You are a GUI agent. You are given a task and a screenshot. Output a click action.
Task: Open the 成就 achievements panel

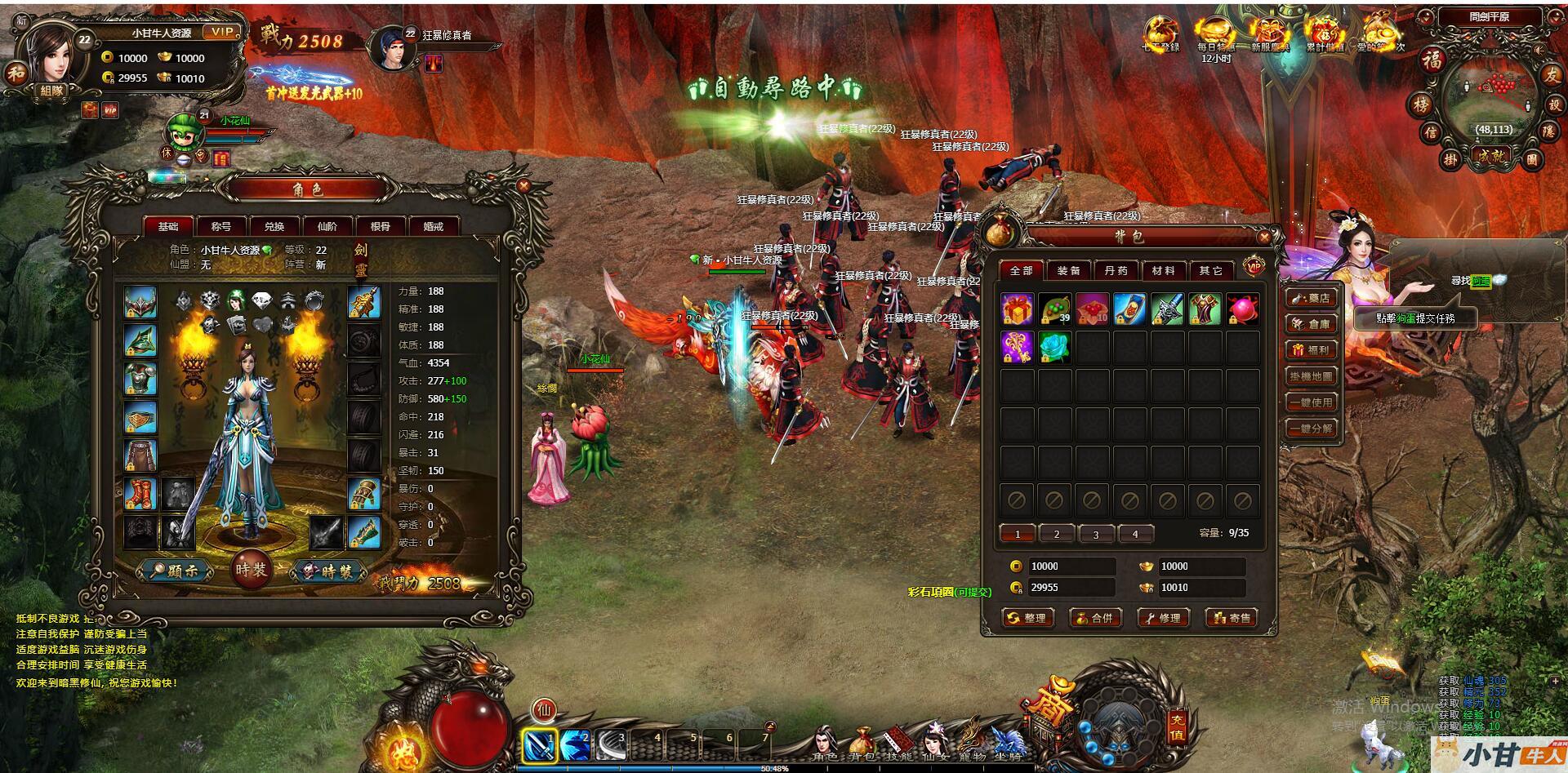coord(1490,157)
